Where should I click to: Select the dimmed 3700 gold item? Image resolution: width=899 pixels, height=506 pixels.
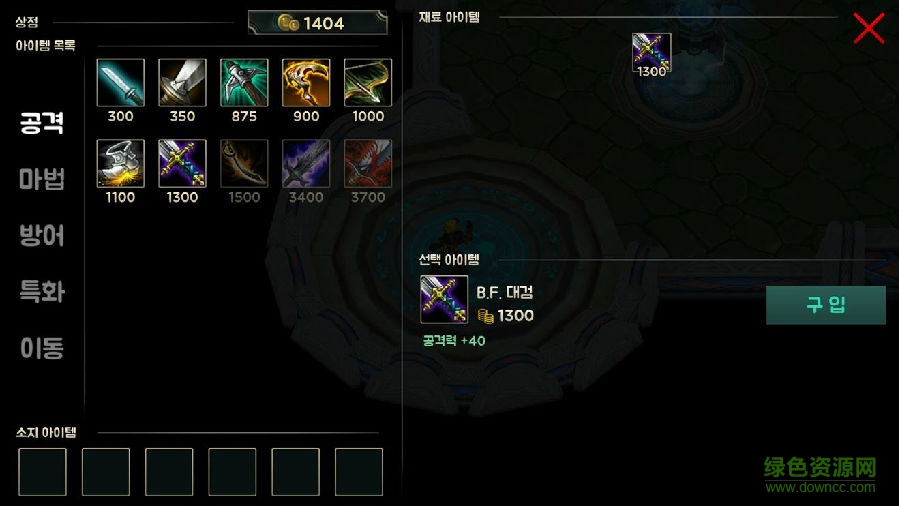click(368, 164)
